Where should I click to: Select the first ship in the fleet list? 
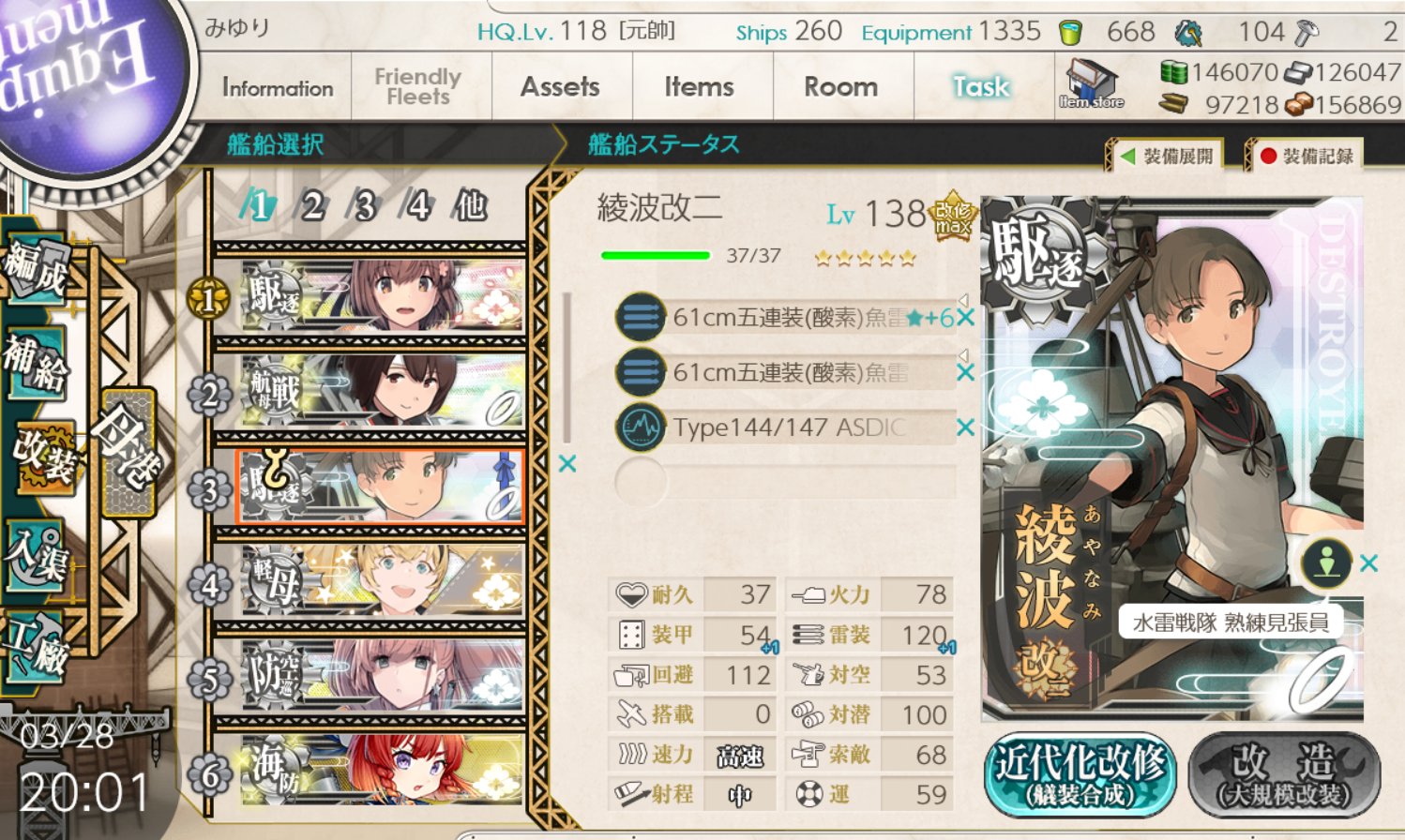tap(383, 297)
